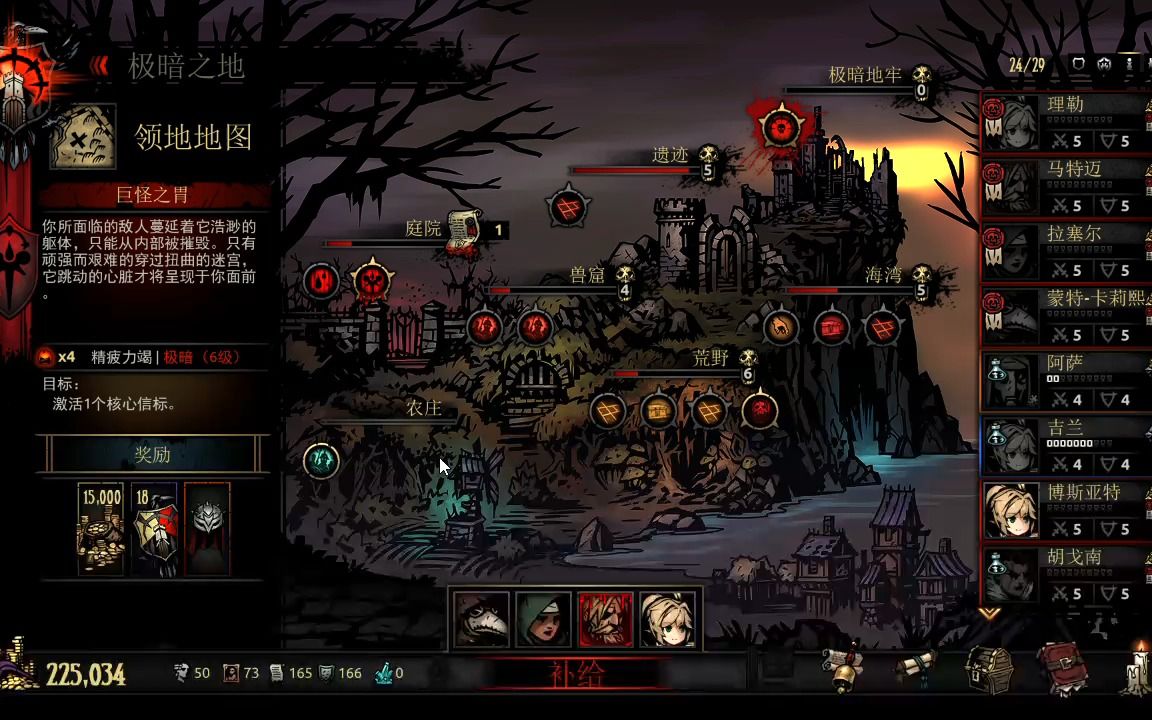Pick the Weald (荒野) boss skull mission
Viewport: 1152px width, 720px height.
pyautogui.click(x=761, y=409)
